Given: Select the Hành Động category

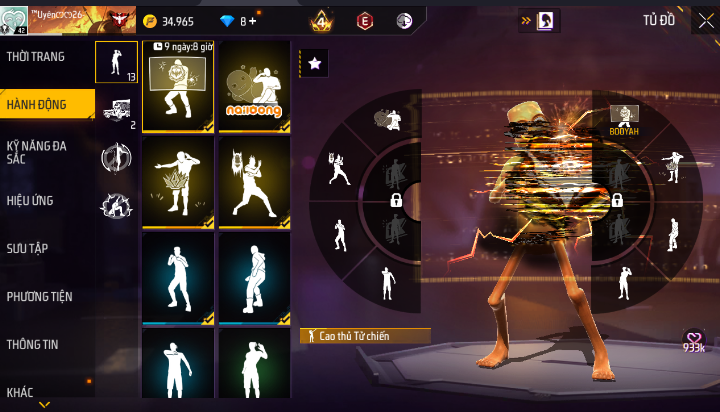Looking at the screenshot, I should [35, 104].
